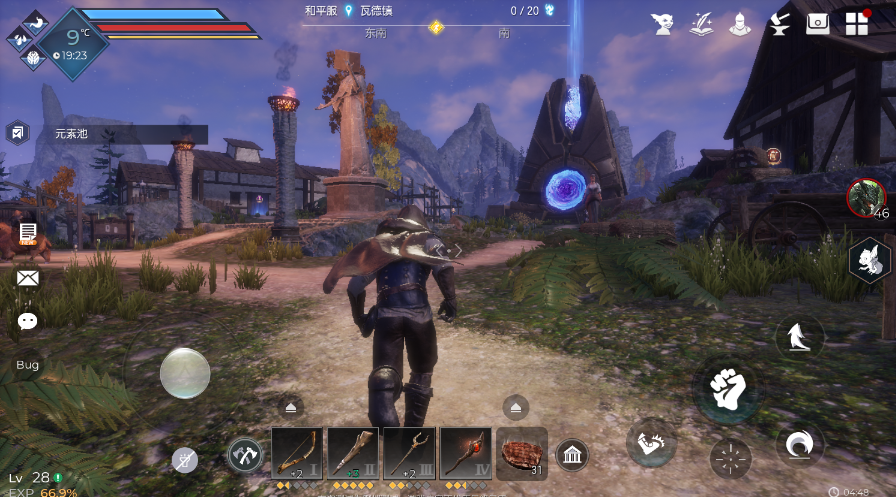896x497 pixels.
Task: Open the backpack inventory
Action: (818, 24)
